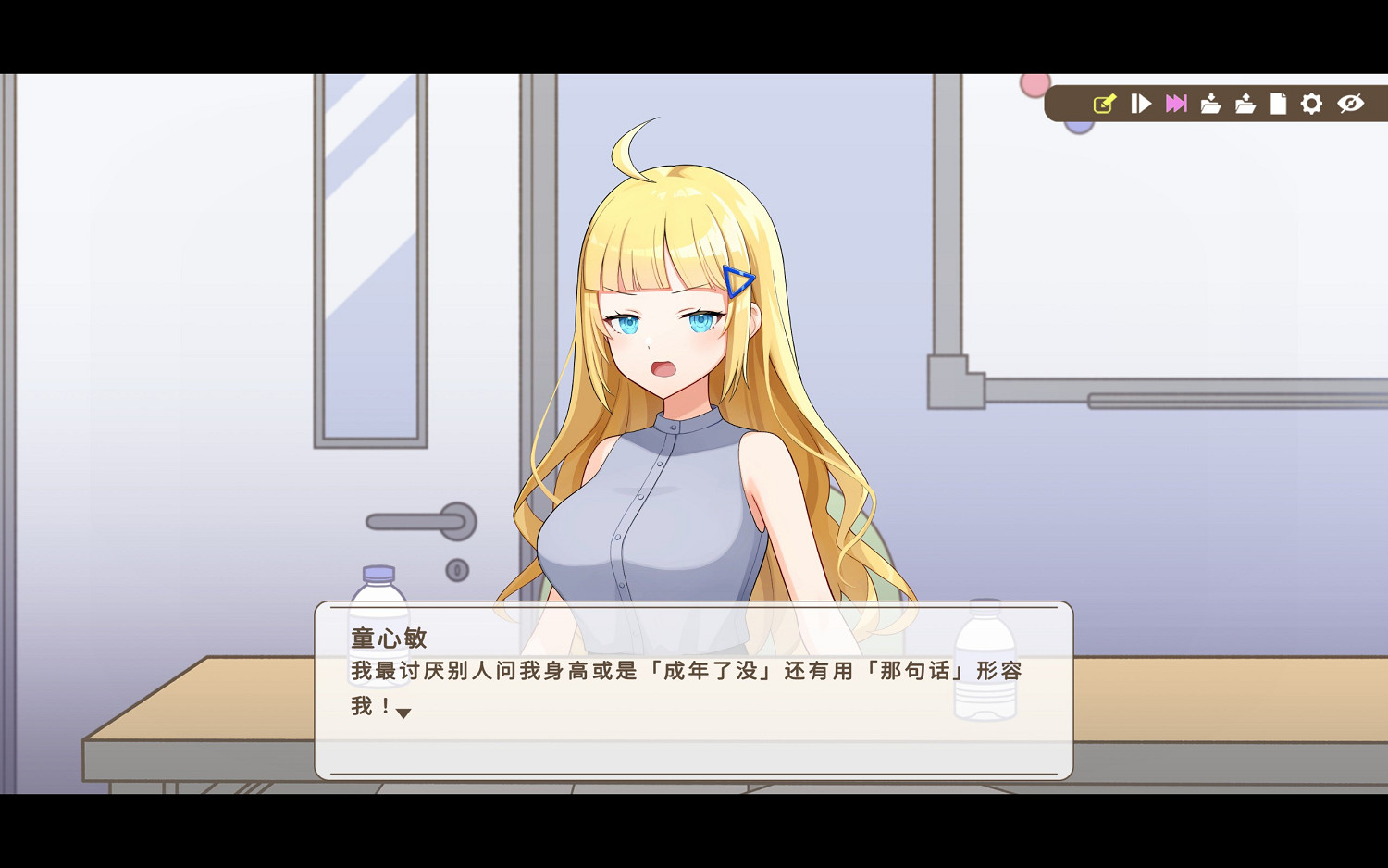Open the load game folder icon
Screen dimensions: 1388x868
point(1246,104)
